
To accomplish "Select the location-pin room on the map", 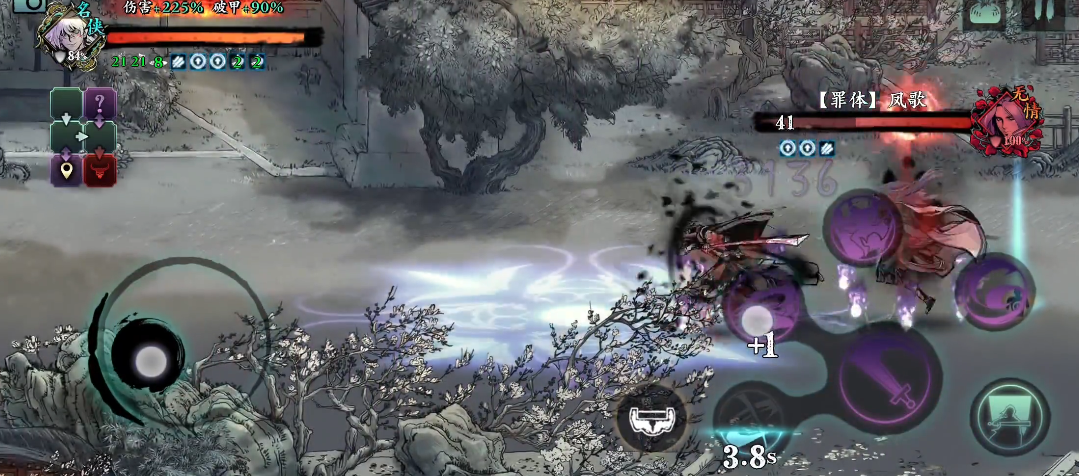I will point(66,170).
